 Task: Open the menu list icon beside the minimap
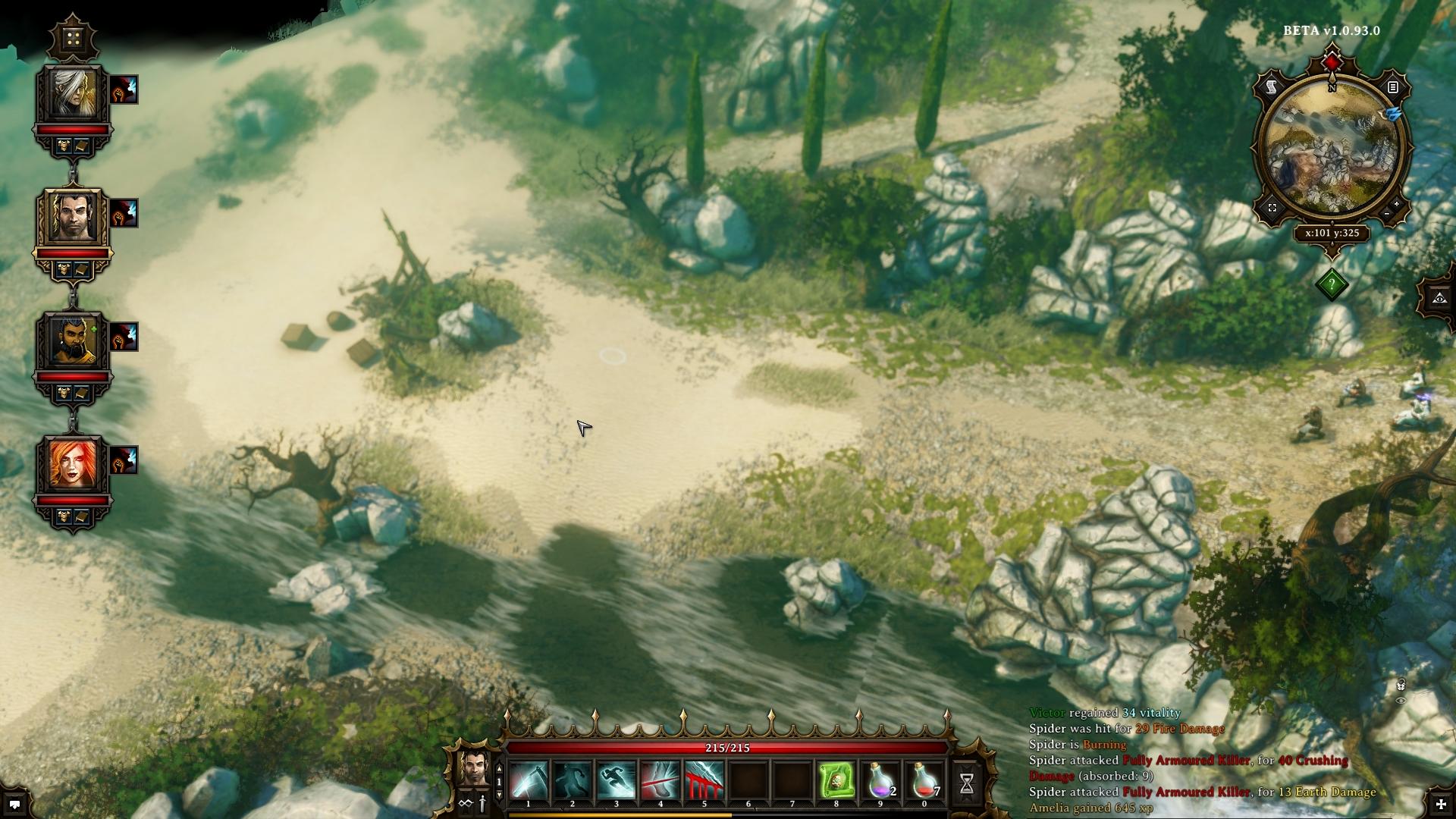pos(1392,88)
